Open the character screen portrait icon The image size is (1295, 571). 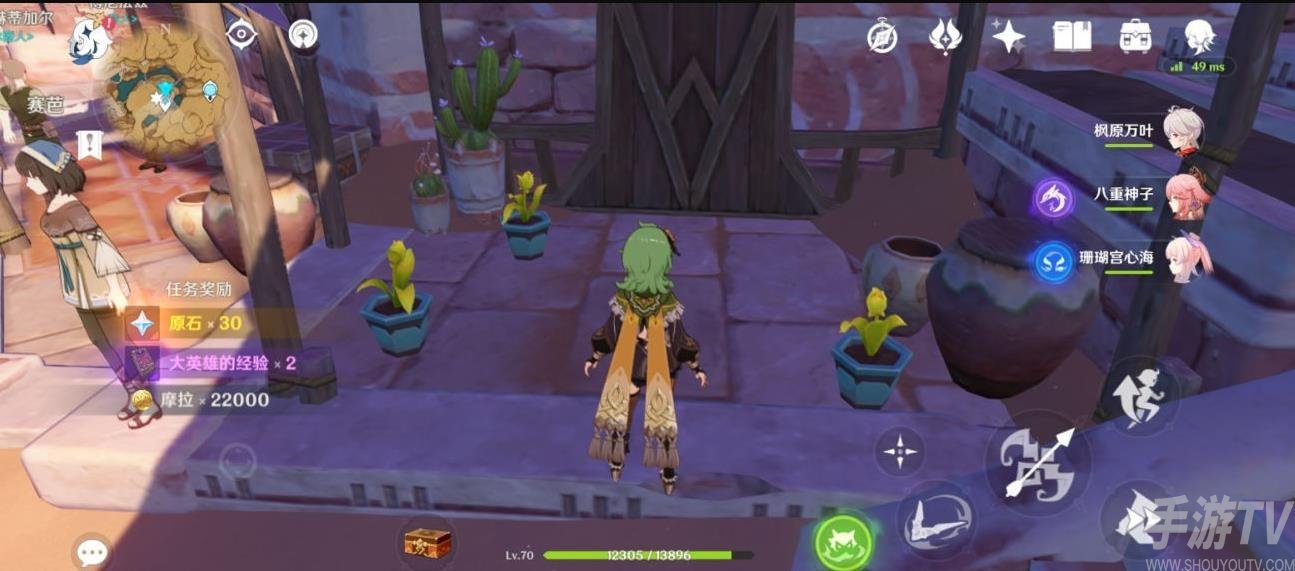click(x=1198, y=38)
